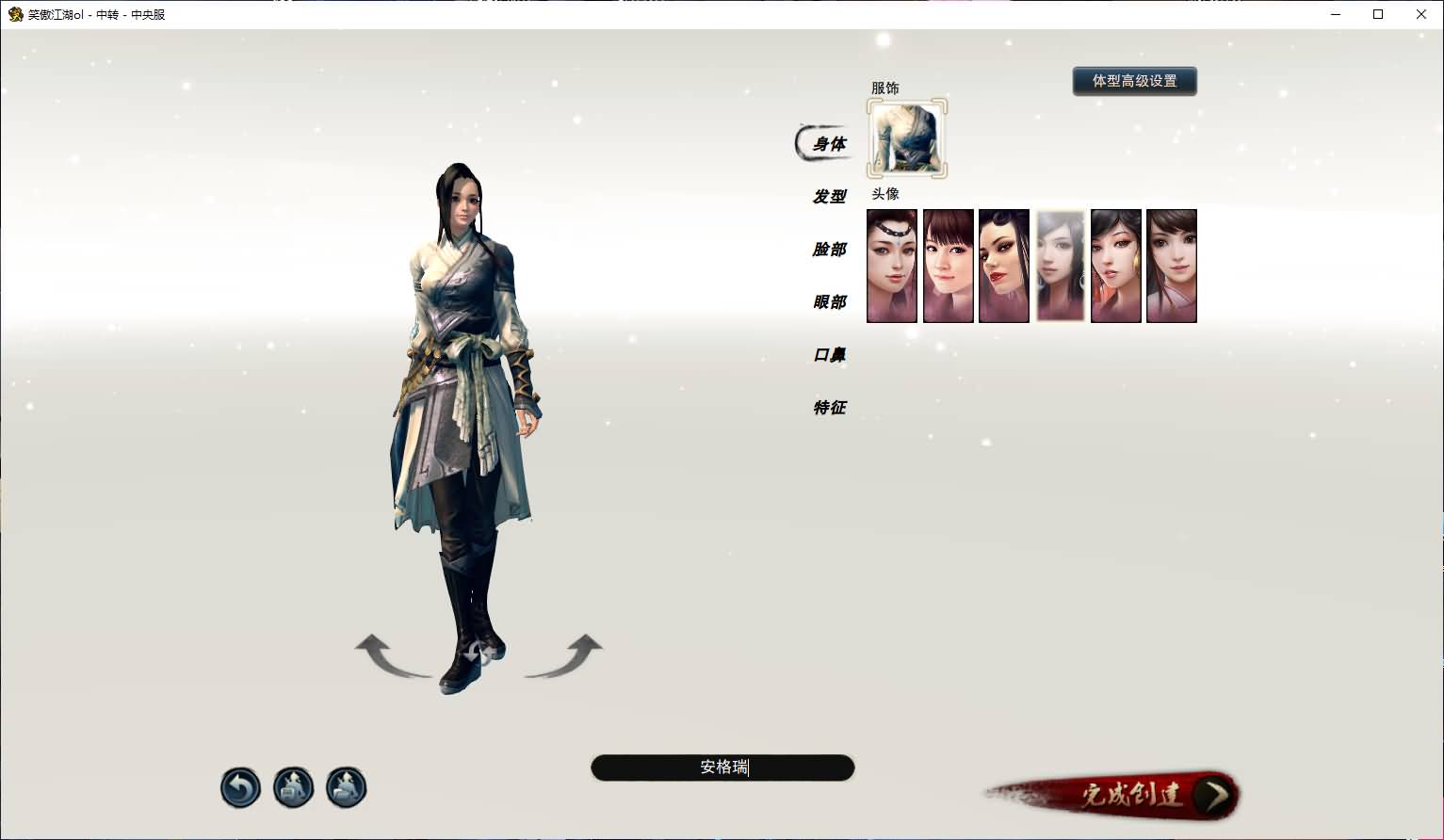Click the undo arrow icon at bottom left
1444x840 pixels.
point(240,787)
